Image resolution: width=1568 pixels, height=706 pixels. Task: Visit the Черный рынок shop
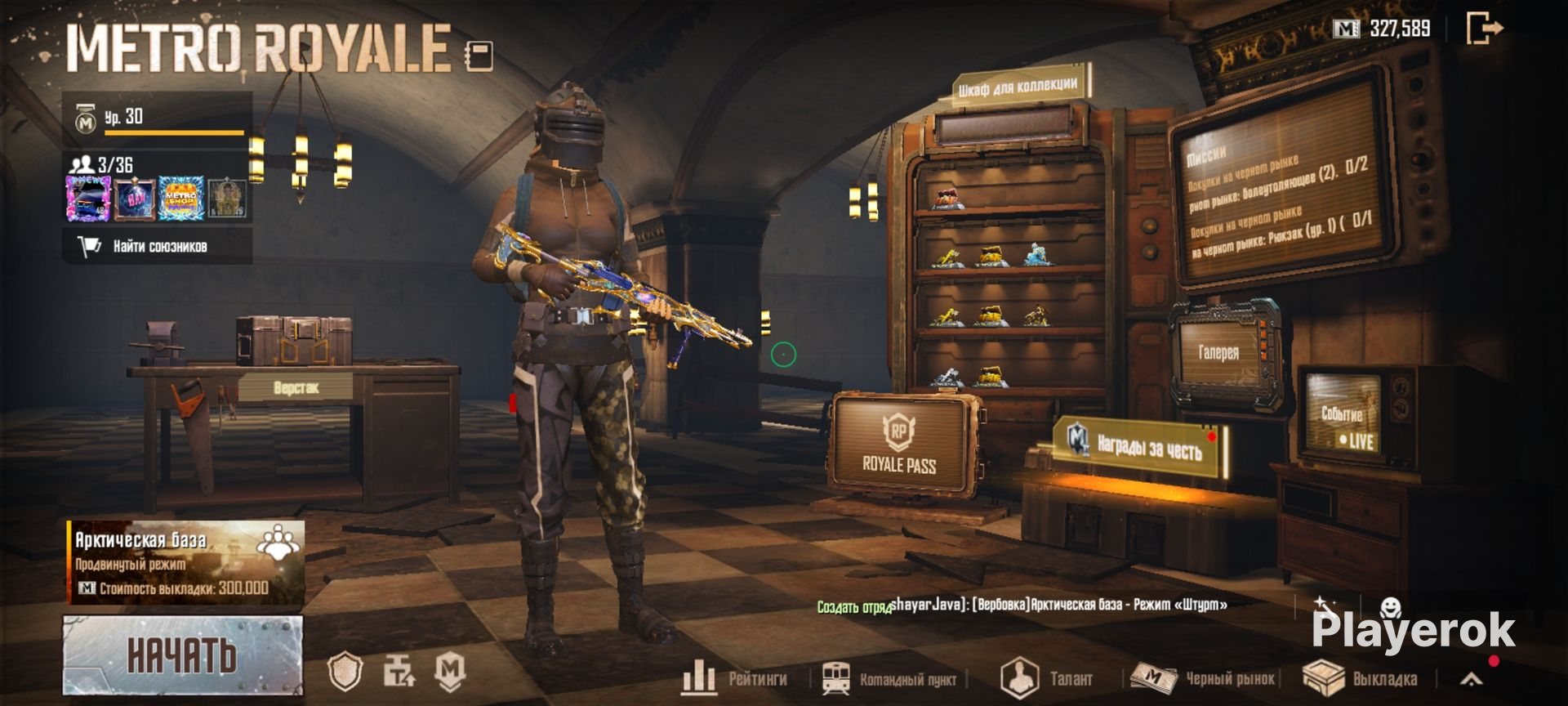click(x=1205, y=678)
